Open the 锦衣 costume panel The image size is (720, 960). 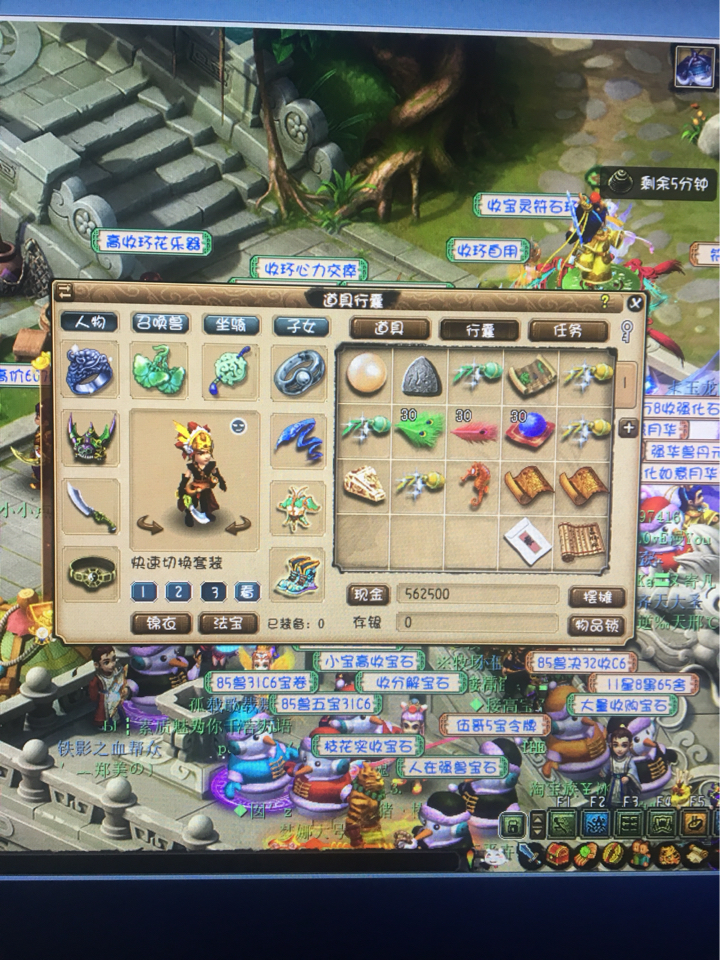click(161, 623)
